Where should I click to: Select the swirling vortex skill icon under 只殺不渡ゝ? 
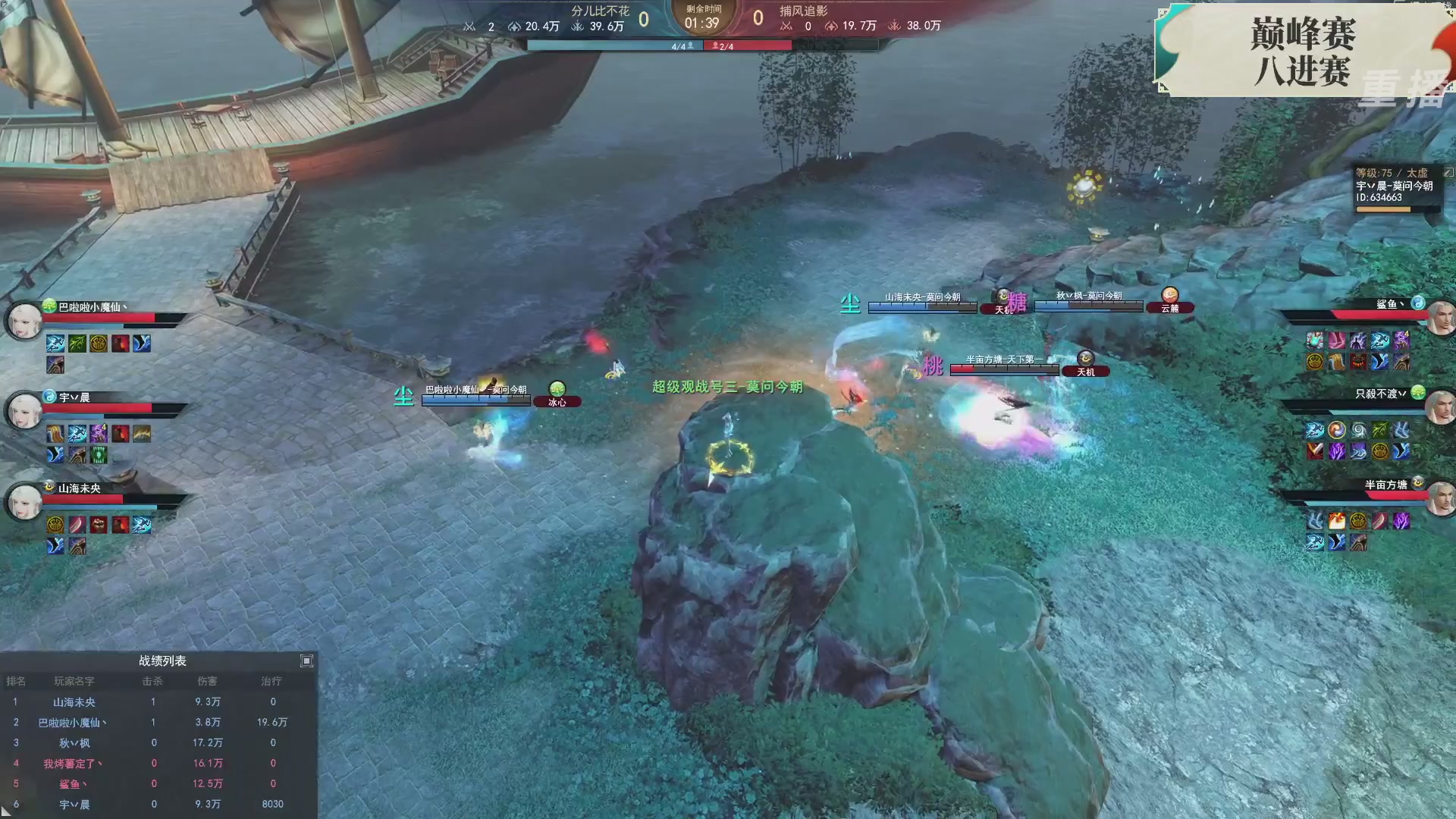coord(1359,429)
